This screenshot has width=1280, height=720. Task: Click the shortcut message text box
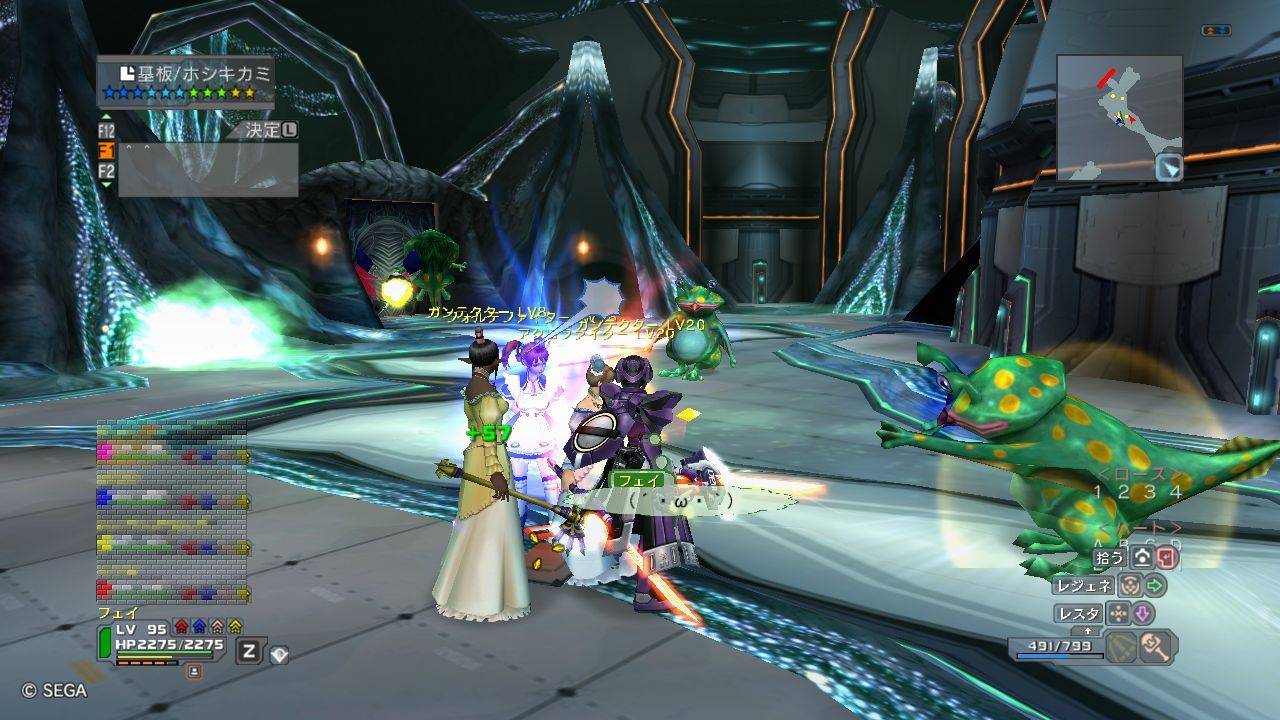[x=208, y=170]
